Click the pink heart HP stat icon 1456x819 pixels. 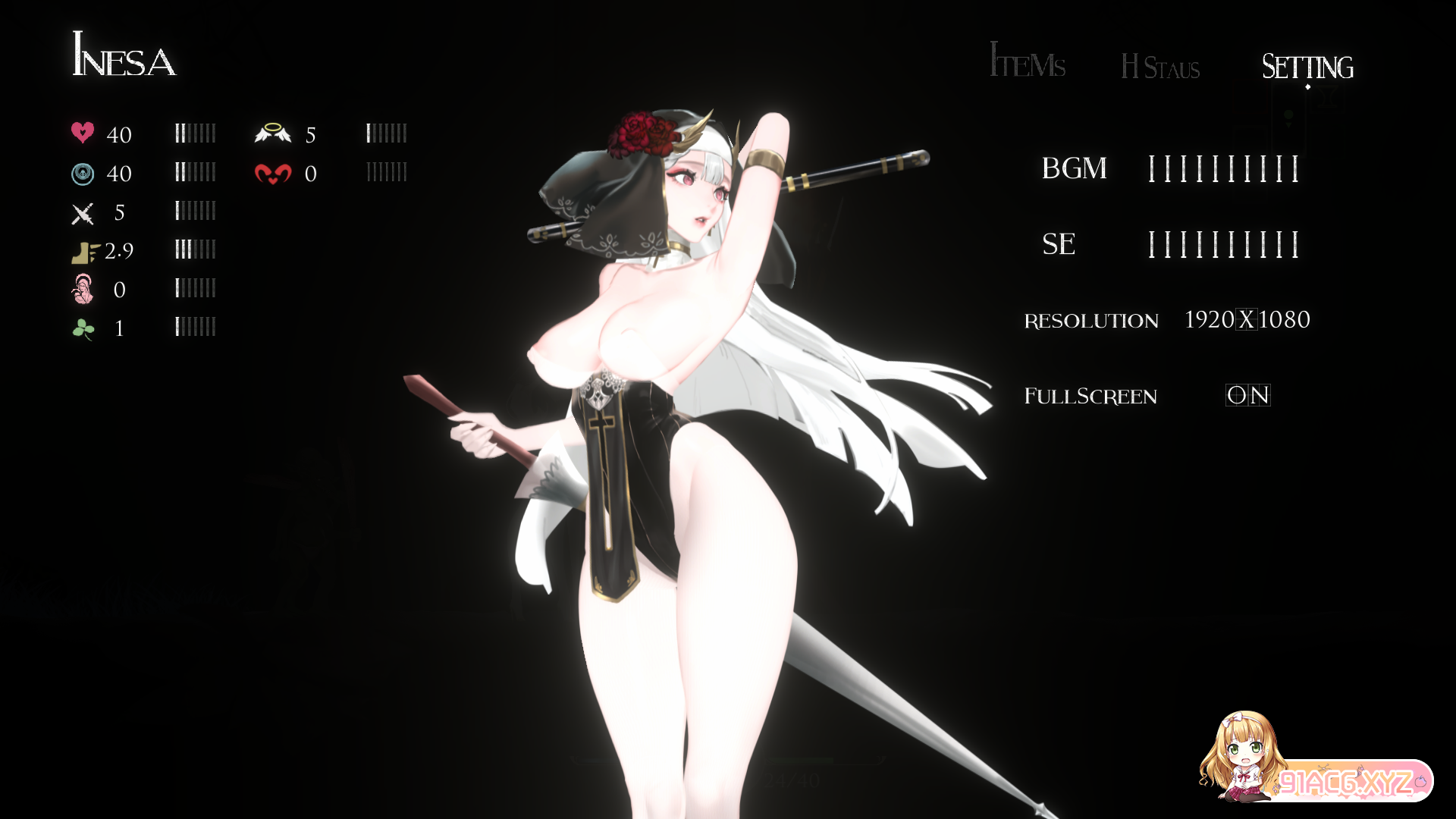[x=83, y=133]
